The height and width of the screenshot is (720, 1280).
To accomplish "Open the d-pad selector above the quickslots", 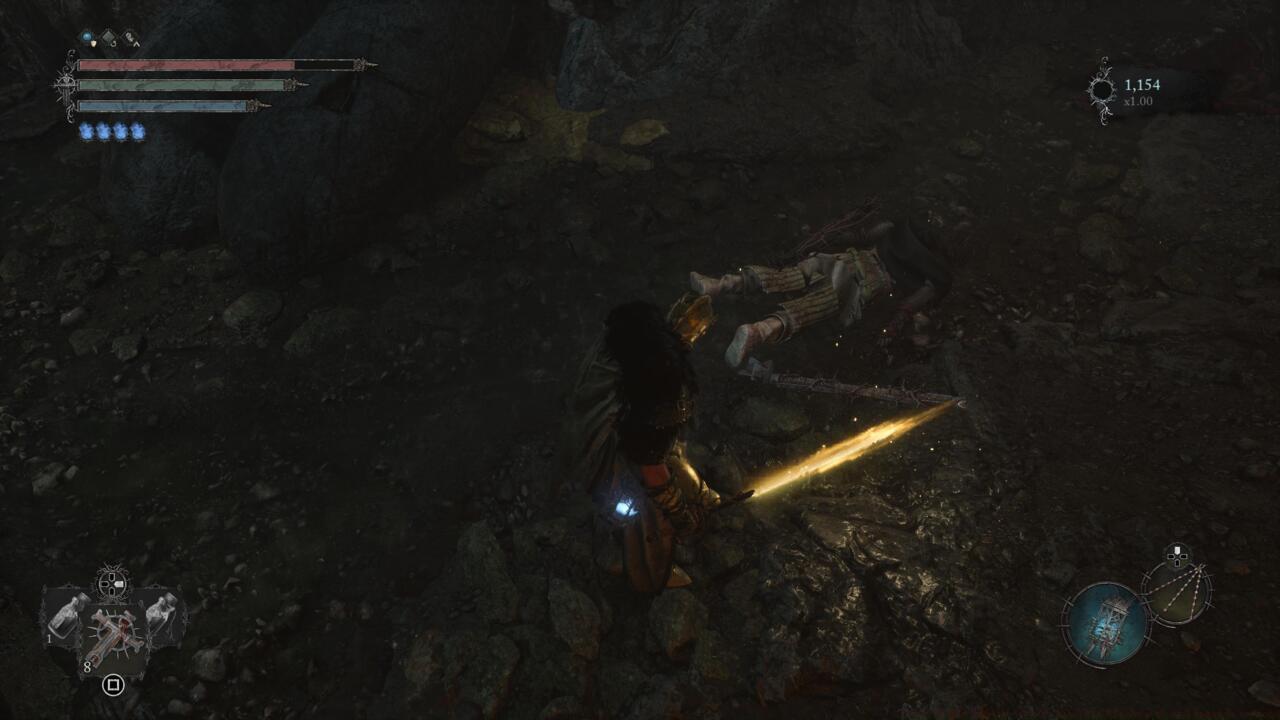I will [112, 583].
